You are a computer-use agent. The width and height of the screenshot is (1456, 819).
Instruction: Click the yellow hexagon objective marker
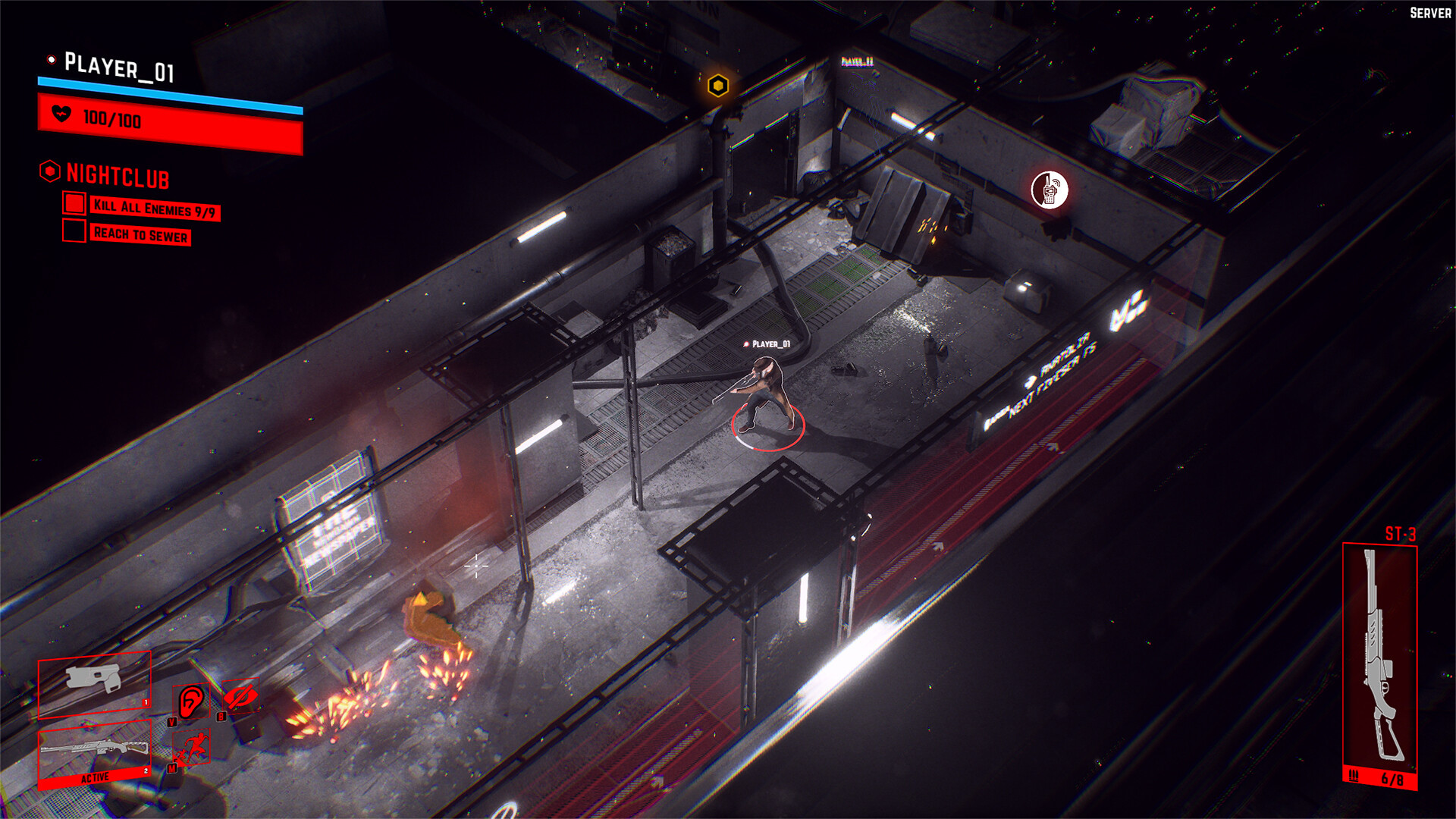[717, 86]
